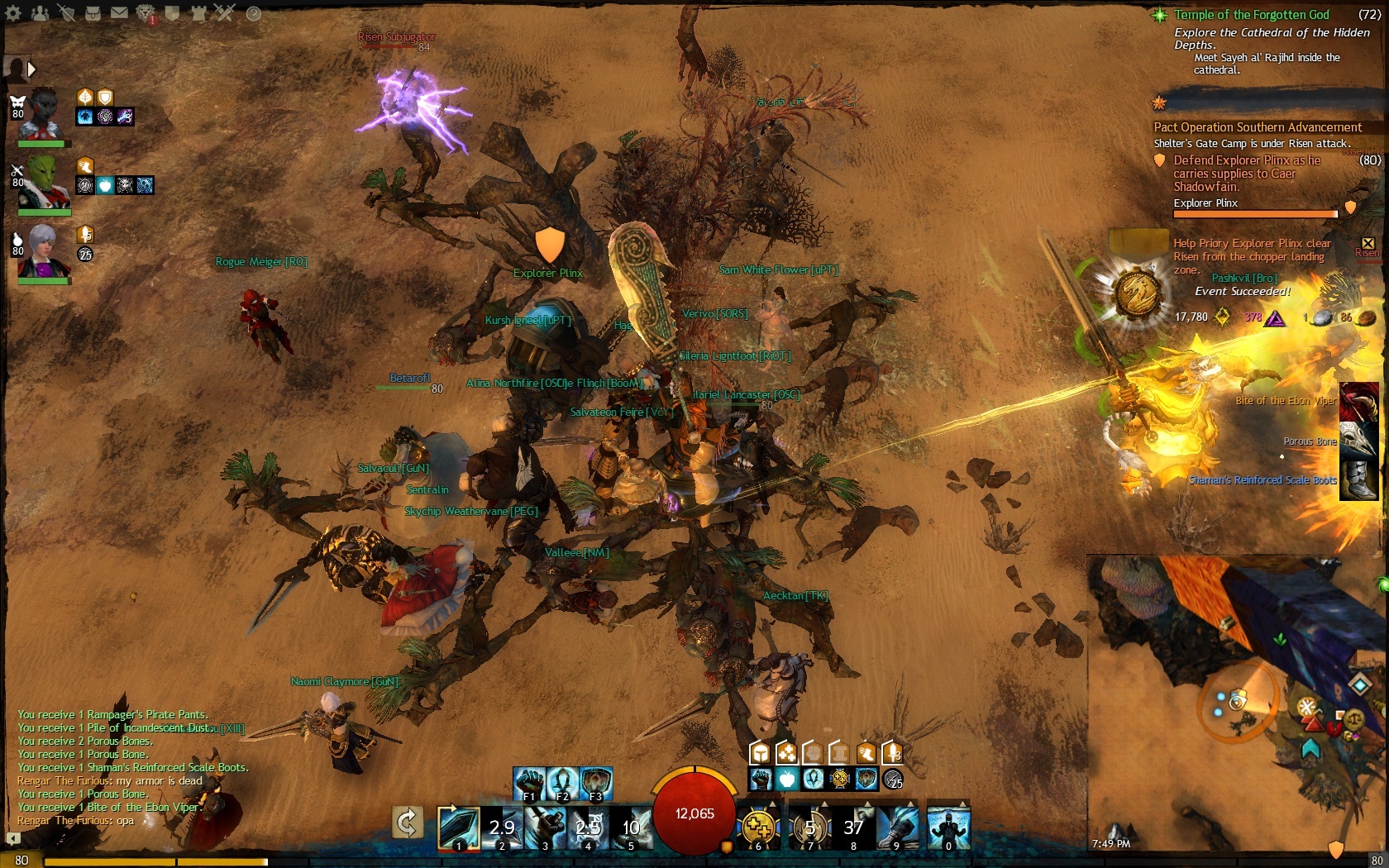Open the Black Lion Trading lion icon
This screenshot has width=1389, height=868.
tap(146, 13)
